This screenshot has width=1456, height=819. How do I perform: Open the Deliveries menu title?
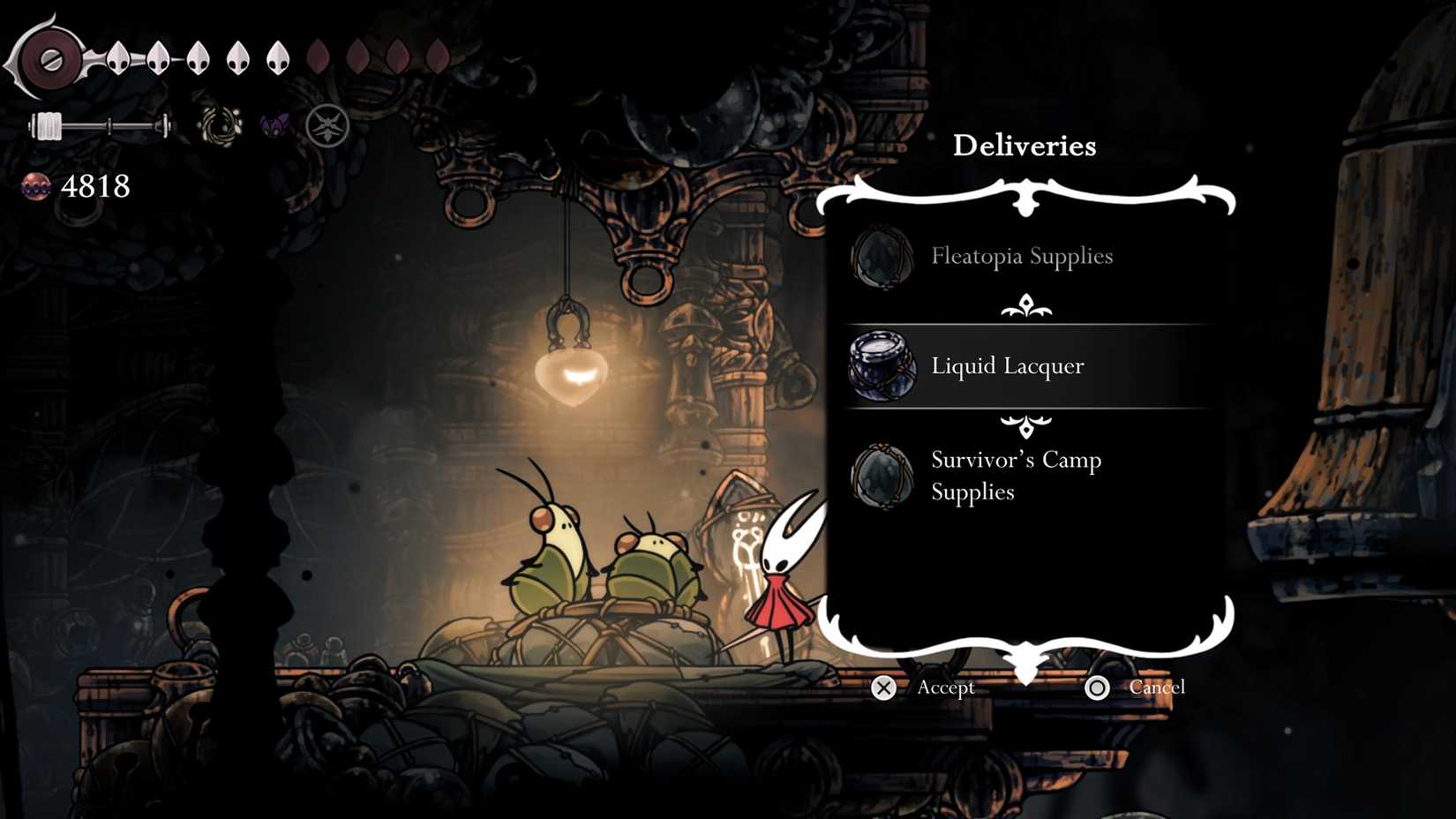[1024, 146]
